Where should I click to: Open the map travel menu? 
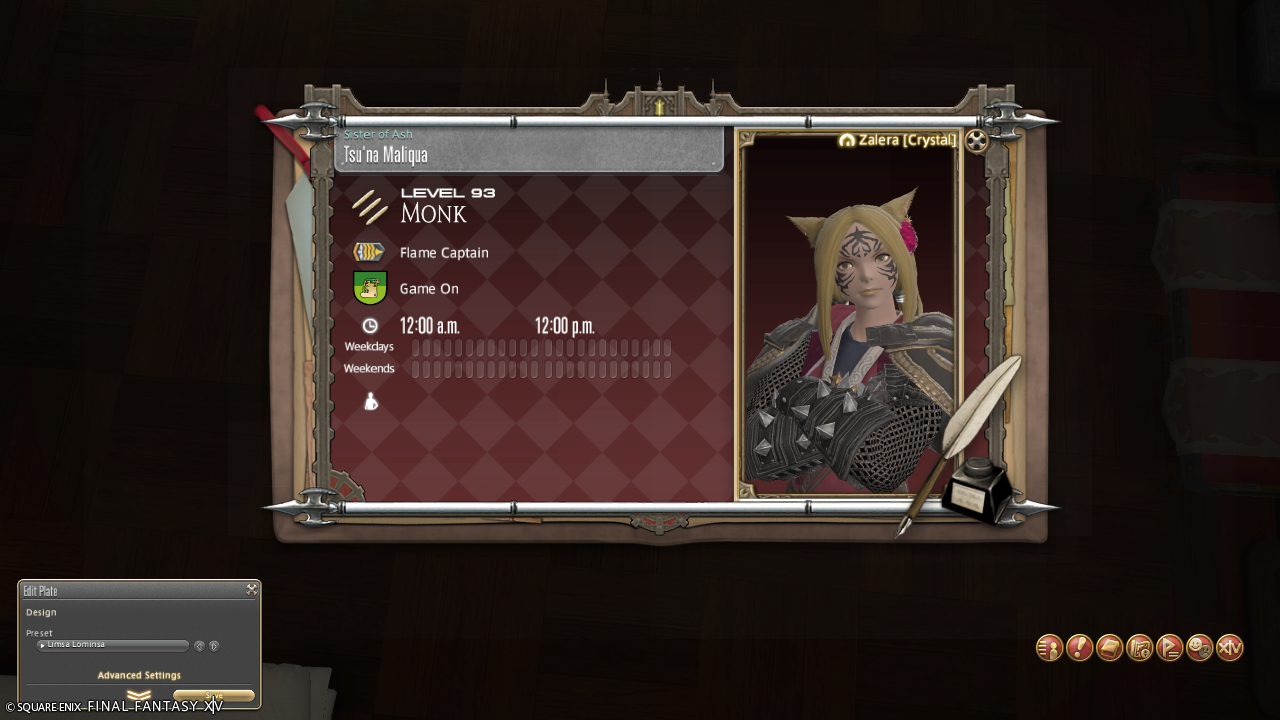[1139, 648]
